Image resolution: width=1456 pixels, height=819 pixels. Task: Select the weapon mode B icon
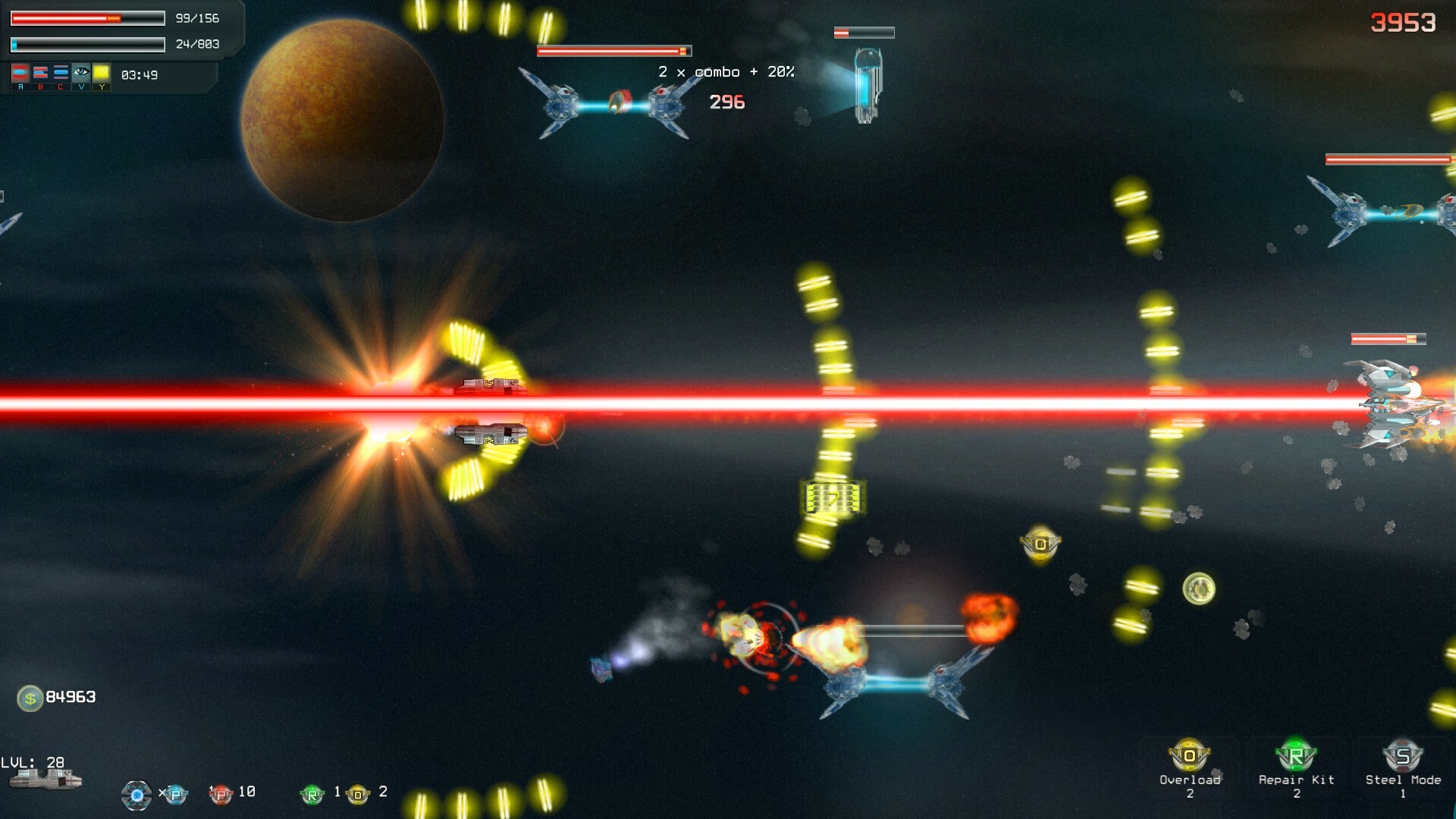[x=41, y=74]
